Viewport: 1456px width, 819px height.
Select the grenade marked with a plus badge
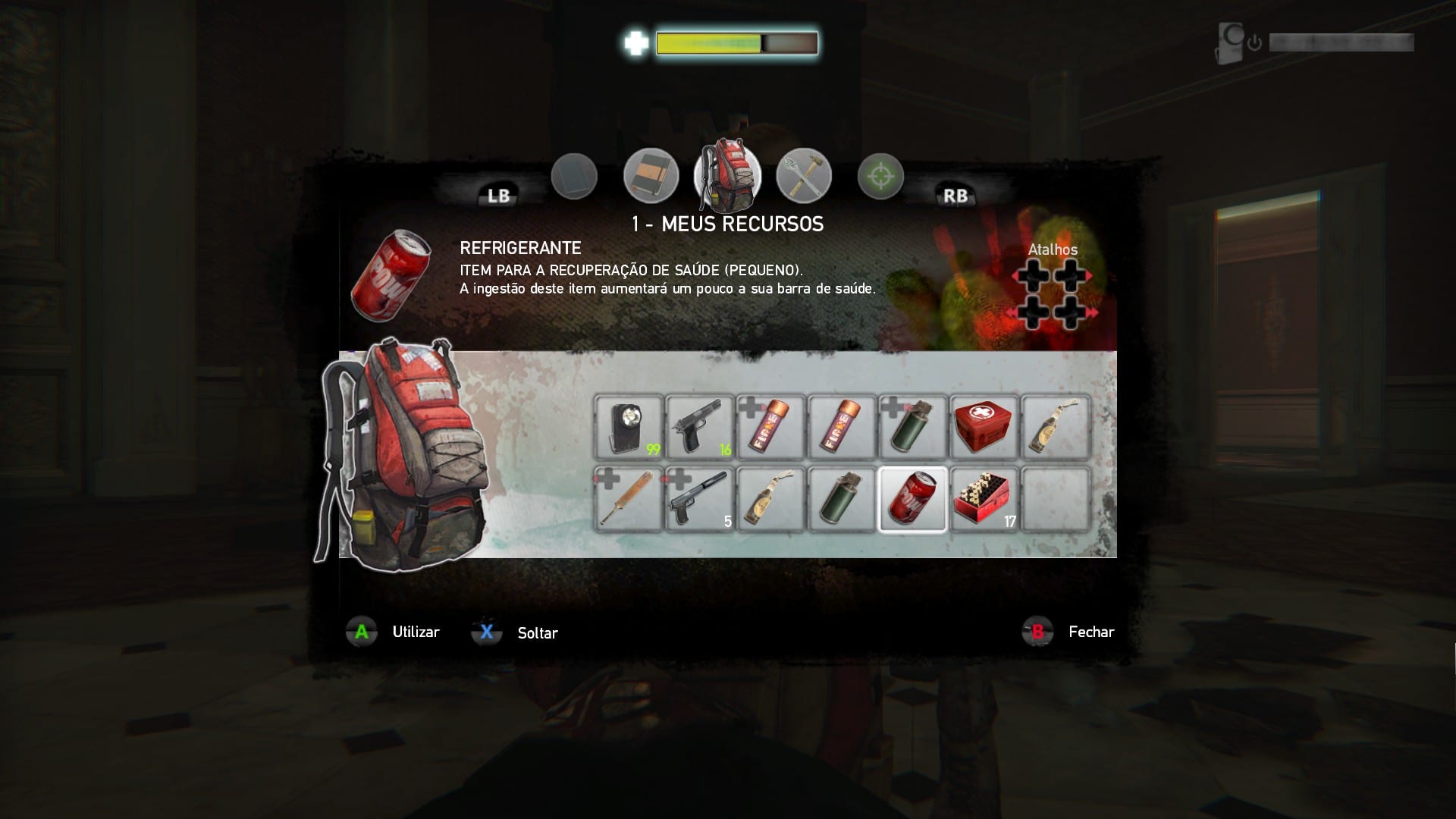coord(913,427)
